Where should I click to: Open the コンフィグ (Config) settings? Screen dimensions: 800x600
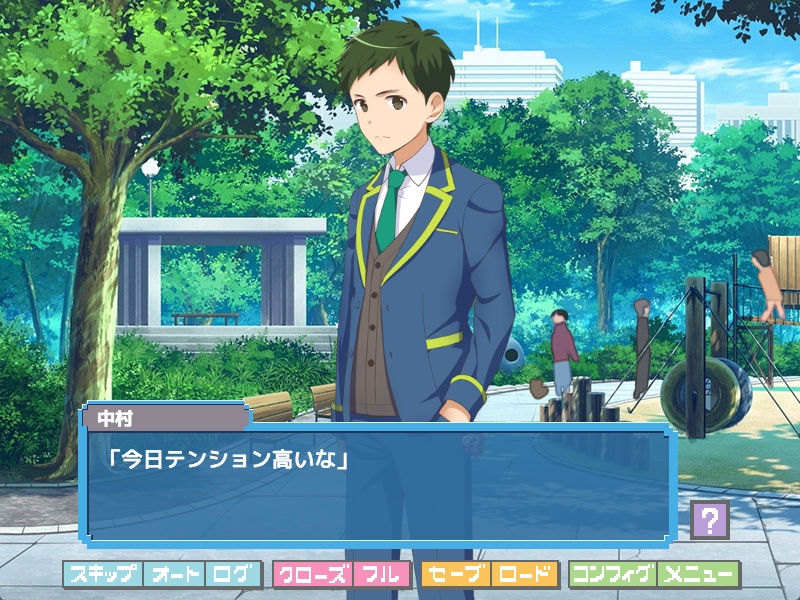[x=612, y=575]
